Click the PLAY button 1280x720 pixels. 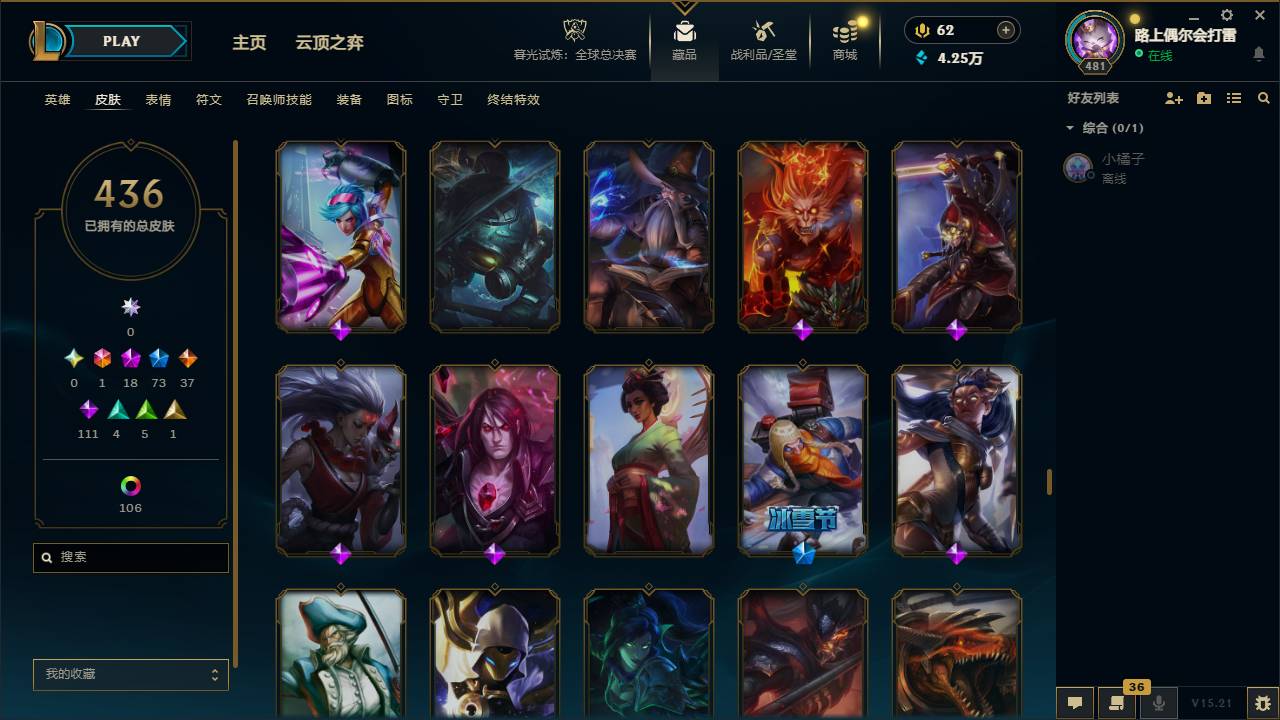coord(120,41)
